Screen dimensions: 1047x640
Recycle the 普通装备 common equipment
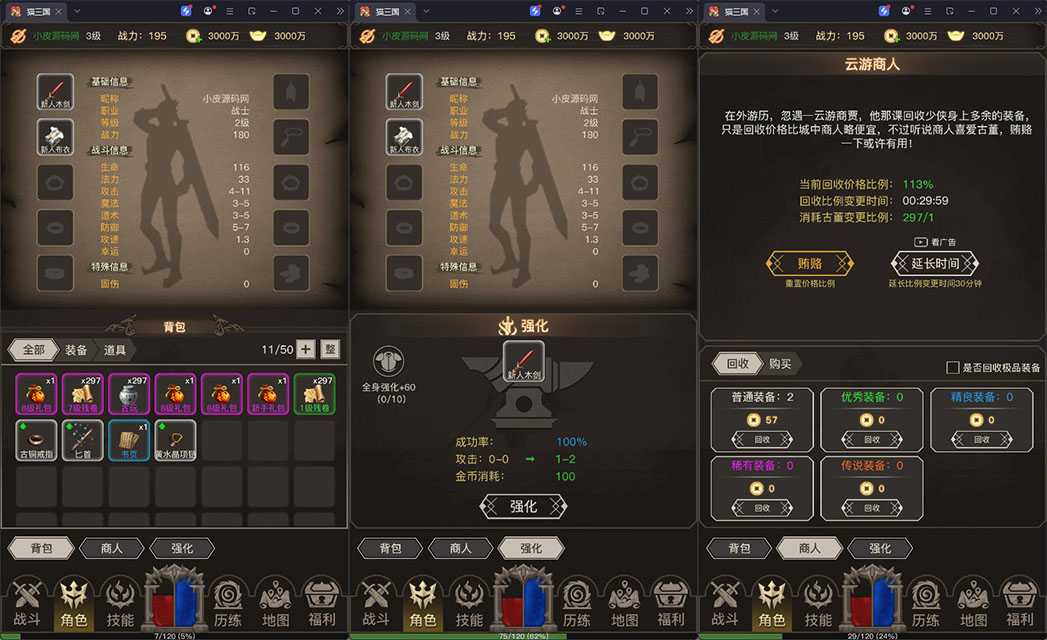763,438
